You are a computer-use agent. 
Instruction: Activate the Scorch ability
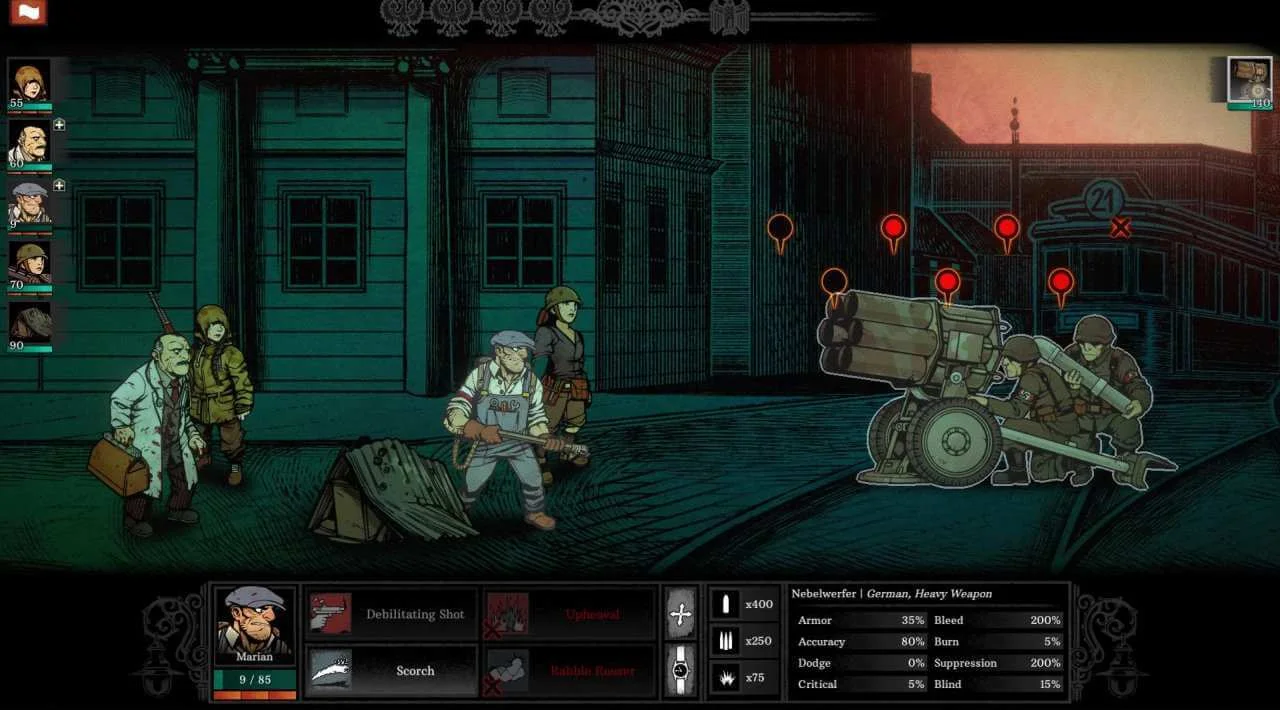(x=391, y=670)
